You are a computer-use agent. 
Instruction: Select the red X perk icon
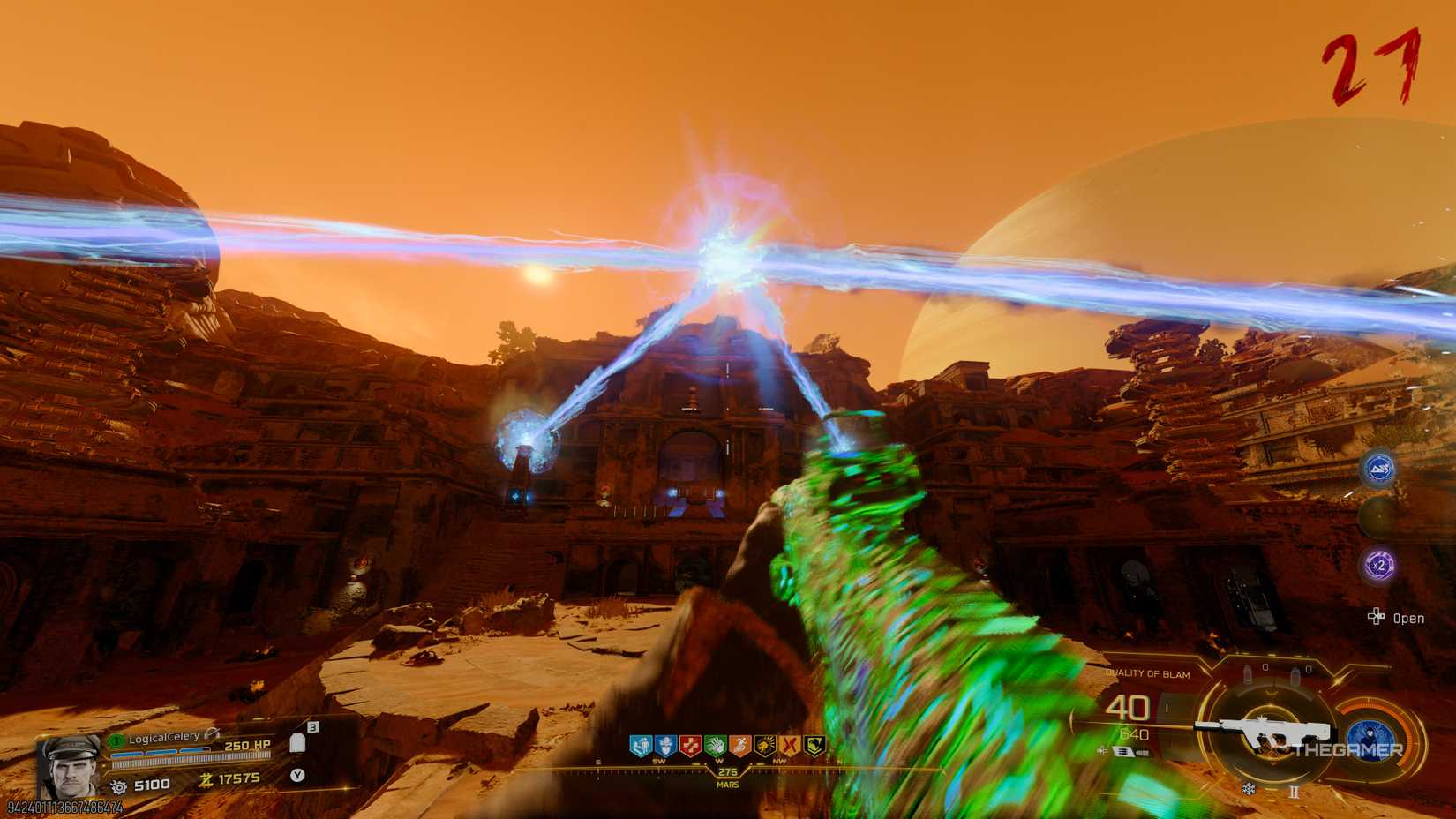(792, 744)
